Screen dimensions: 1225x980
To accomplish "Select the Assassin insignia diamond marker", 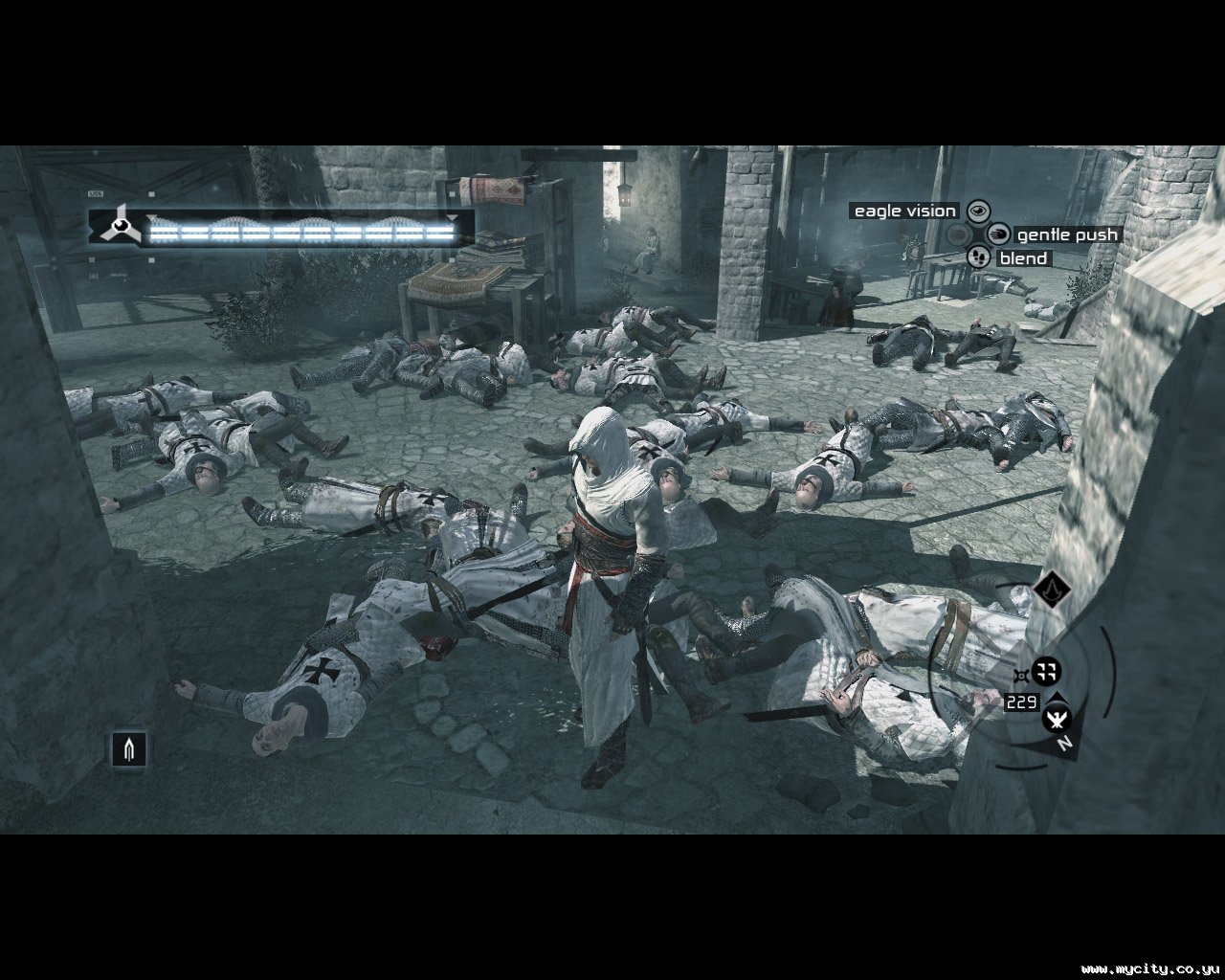I will (x=1051, y=590).
